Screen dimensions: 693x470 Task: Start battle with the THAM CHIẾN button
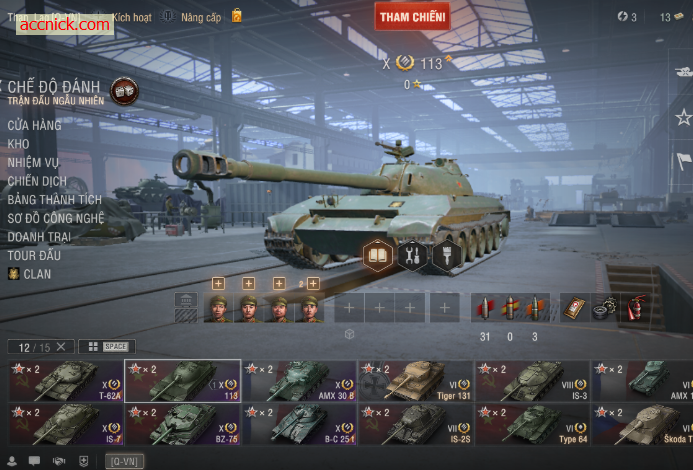tap(412, 16)
